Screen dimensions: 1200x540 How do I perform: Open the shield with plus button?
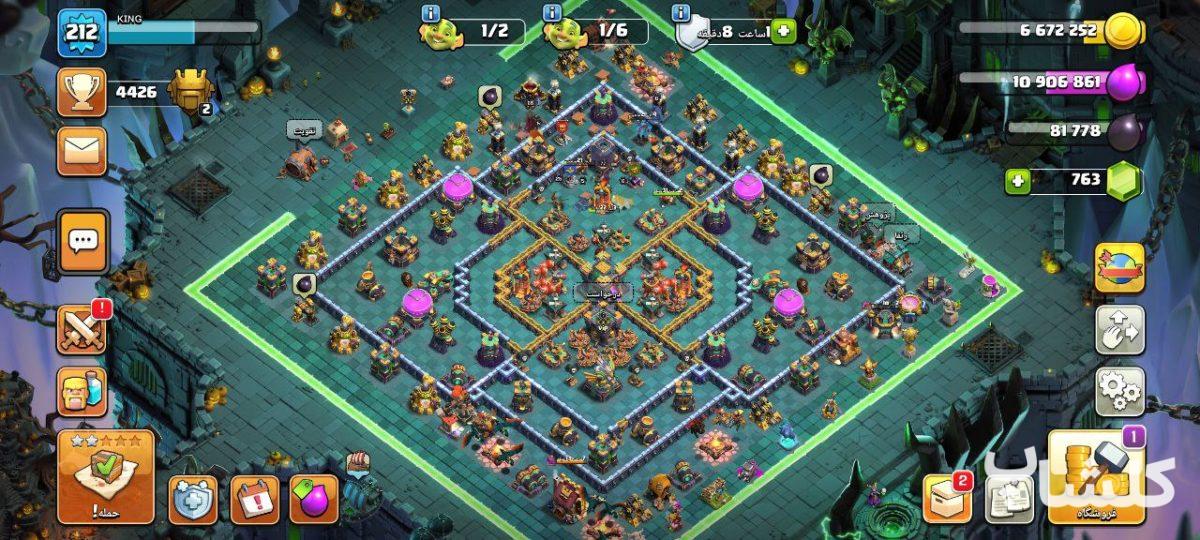[193, 498]
